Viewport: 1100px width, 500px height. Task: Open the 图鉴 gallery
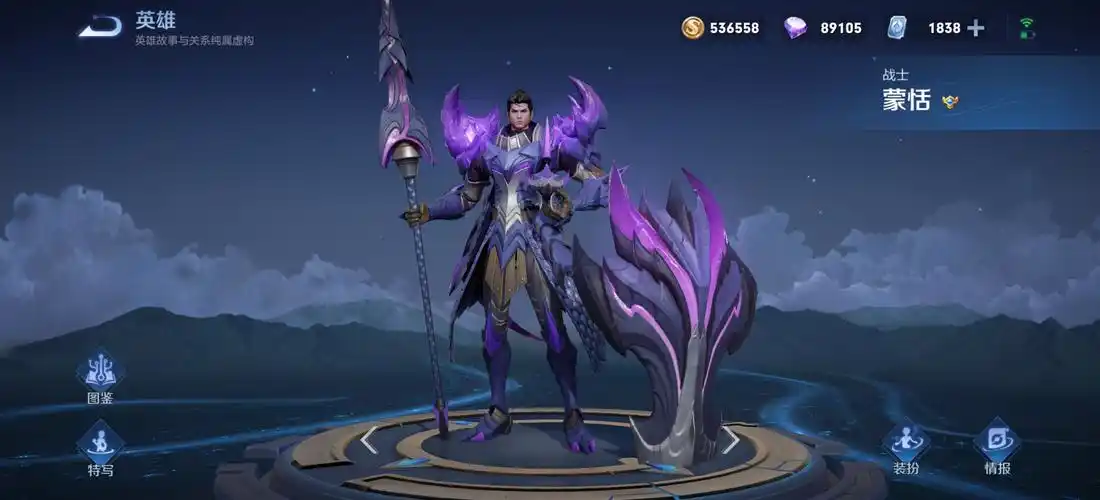point(100,372)
